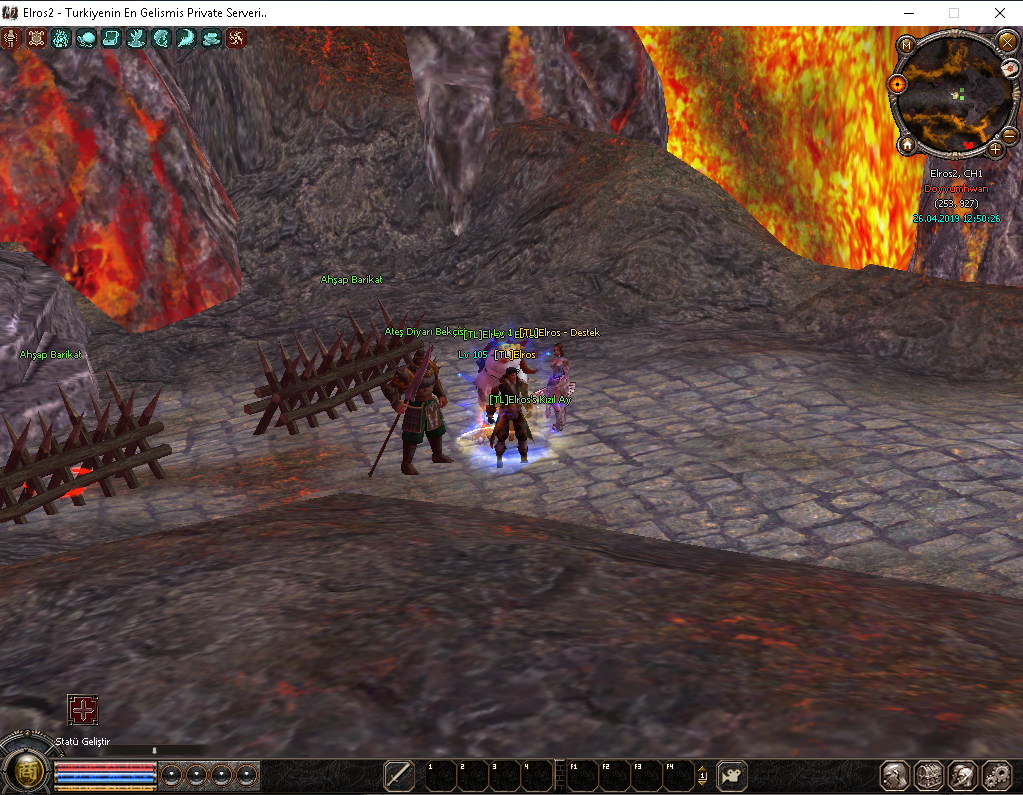Image resolution: width=1023 pixels, height=795 pixels.
Task: Zoom in the minimap with plus button
Action: point(996,148)
